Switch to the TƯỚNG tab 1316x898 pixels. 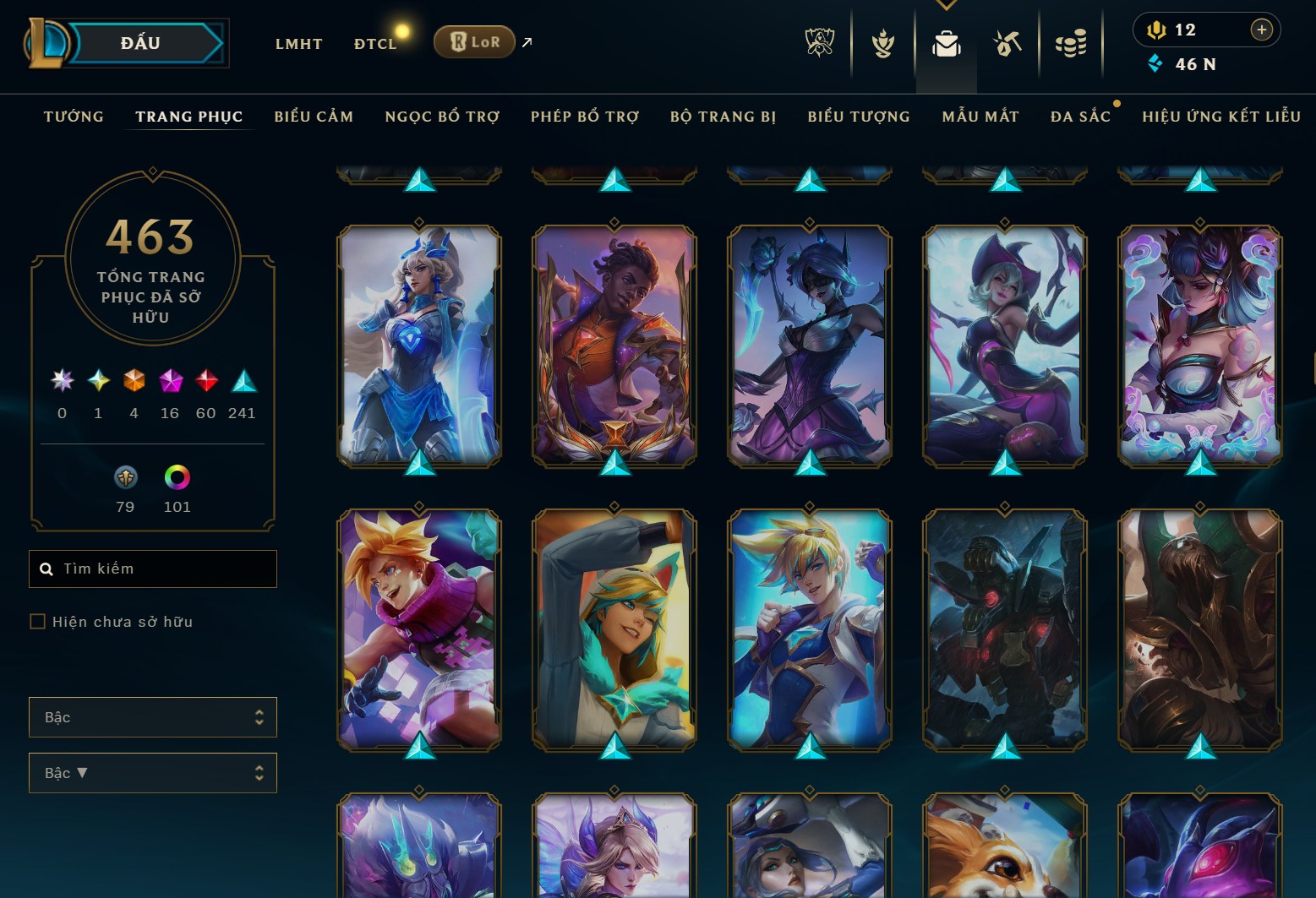tap(74, 117)
